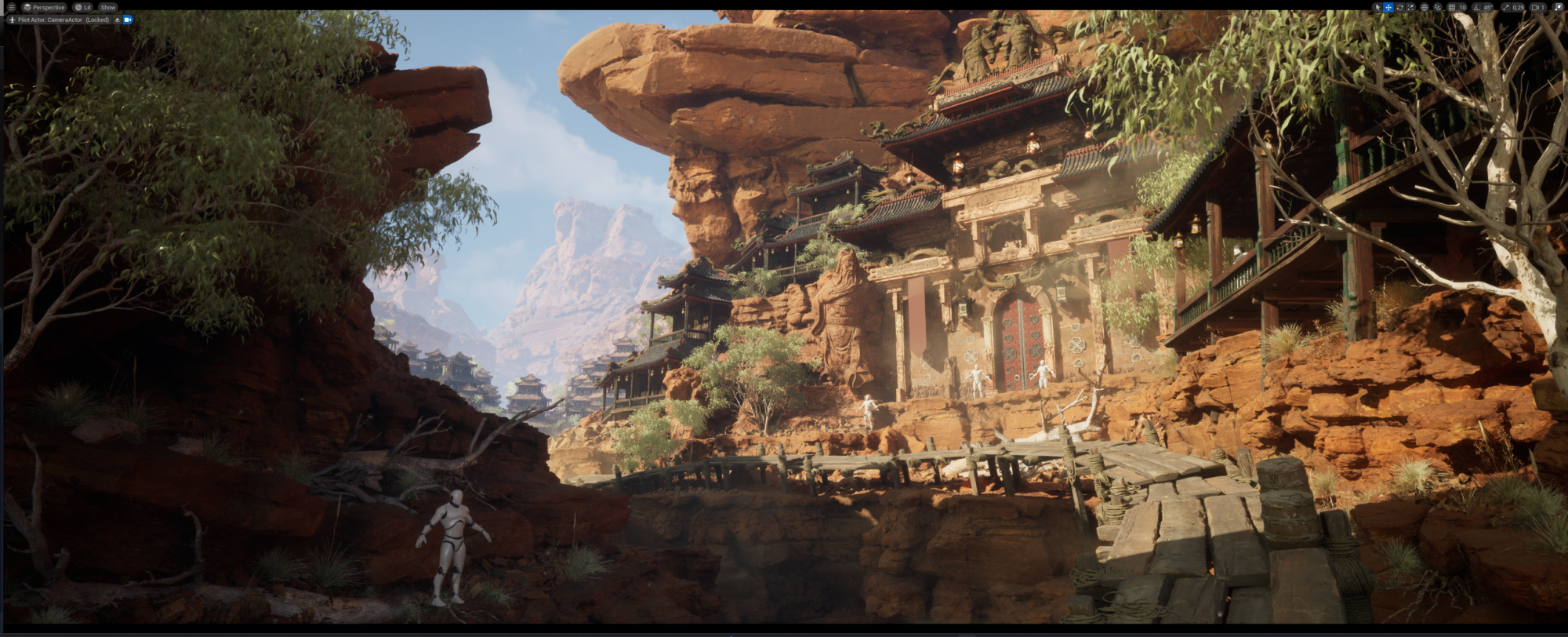Viewport: 1568px width, 637px height.
Task: Toggle the globe coordinate system button
Action: (1425, 7)
